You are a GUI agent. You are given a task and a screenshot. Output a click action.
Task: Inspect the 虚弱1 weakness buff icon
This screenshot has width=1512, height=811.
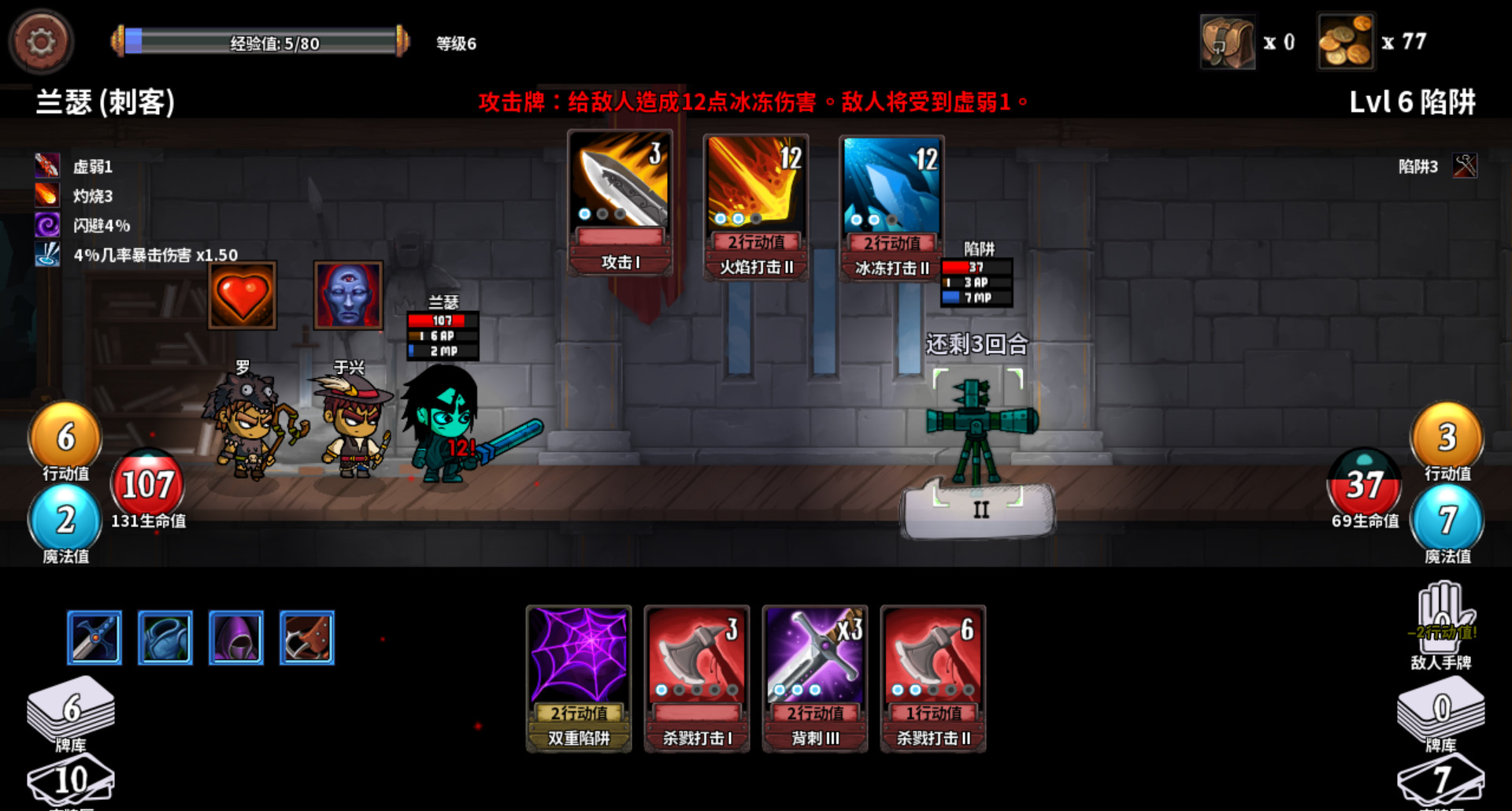coord(47,165)
